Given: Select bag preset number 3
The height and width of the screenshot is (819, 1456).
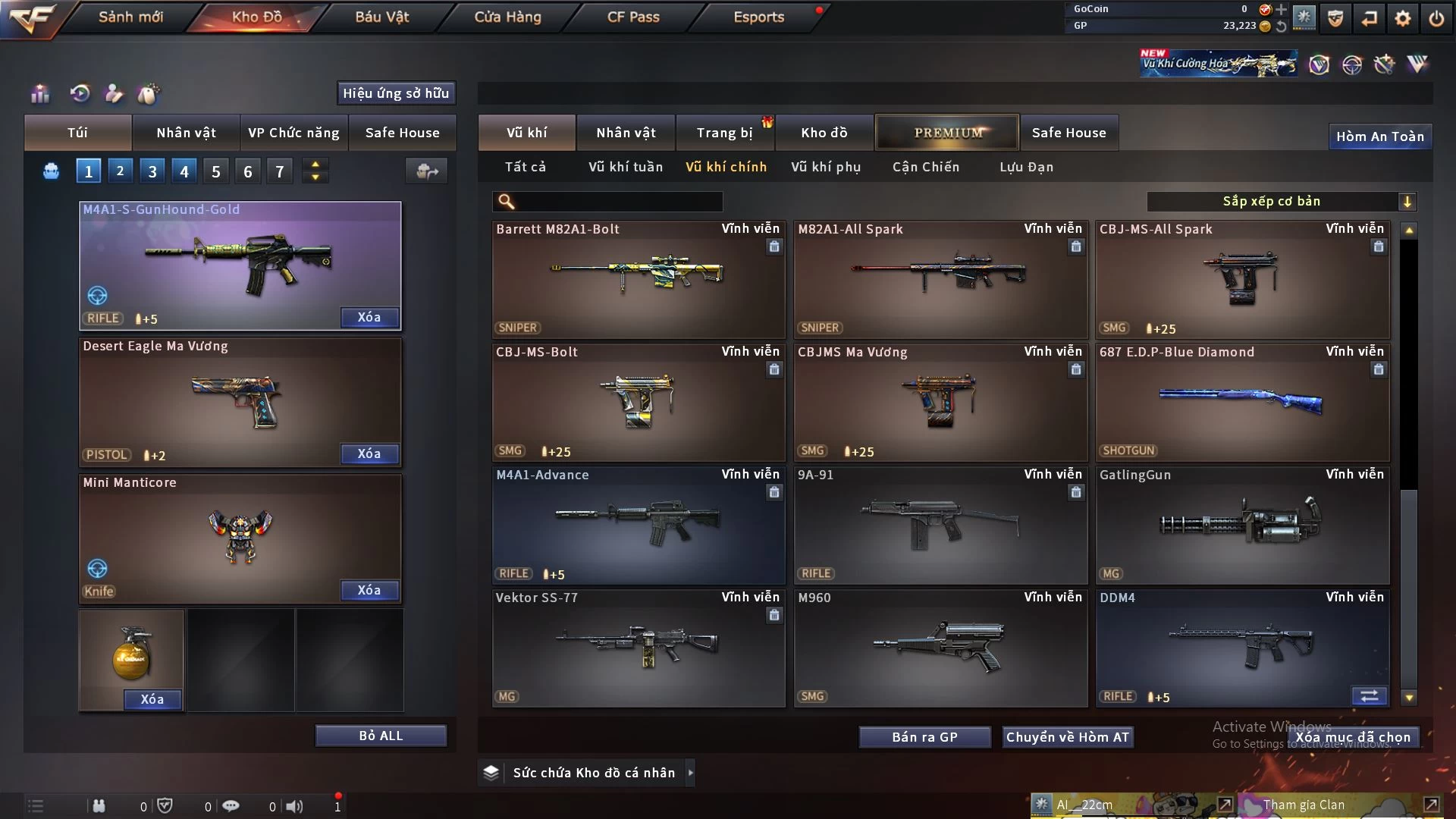Looking at the screenshot, I should [x=152, y=171].
